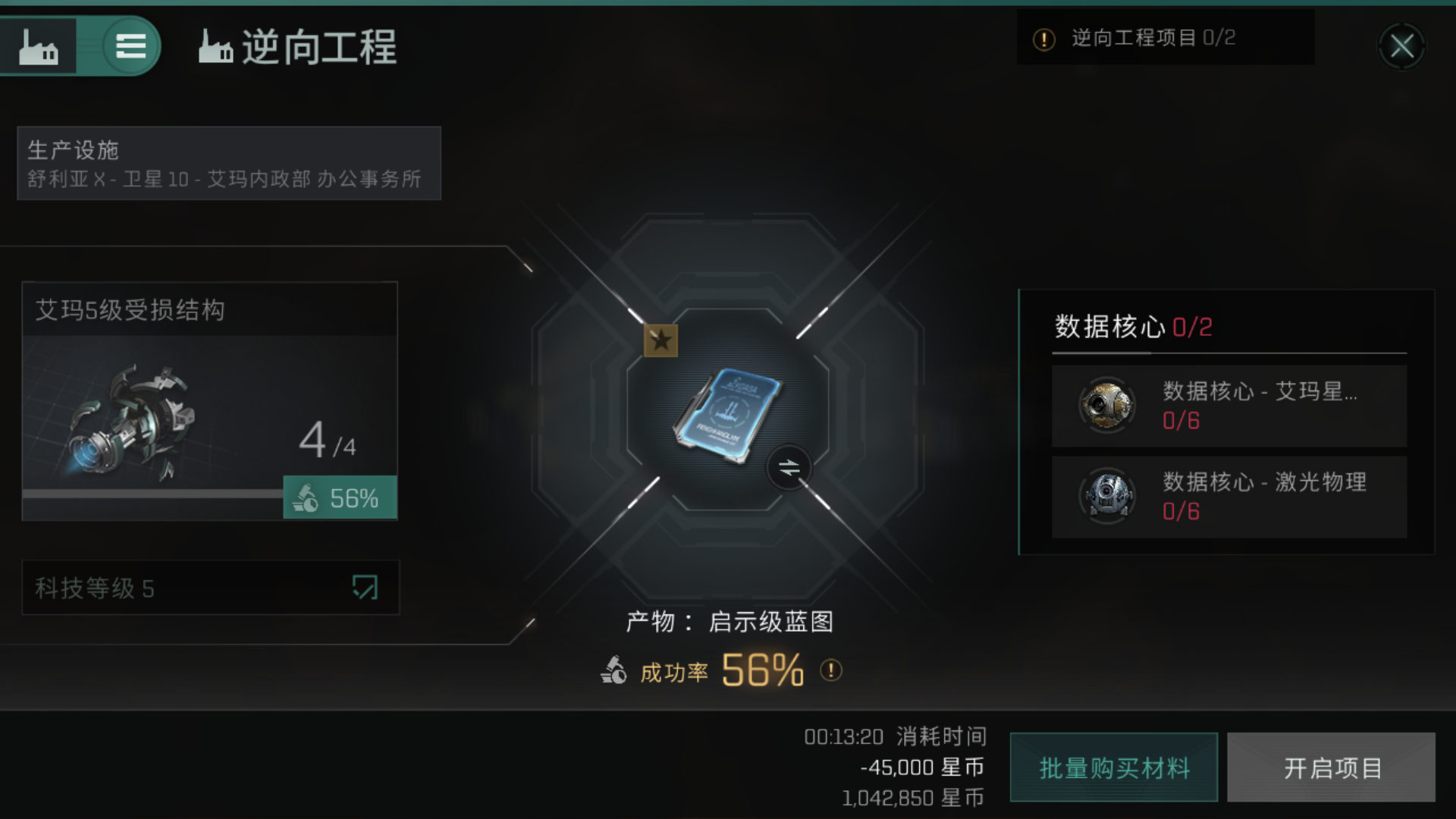
Task: Click the warning icon next to 成功率 56%
Action: tap(830, 670)
